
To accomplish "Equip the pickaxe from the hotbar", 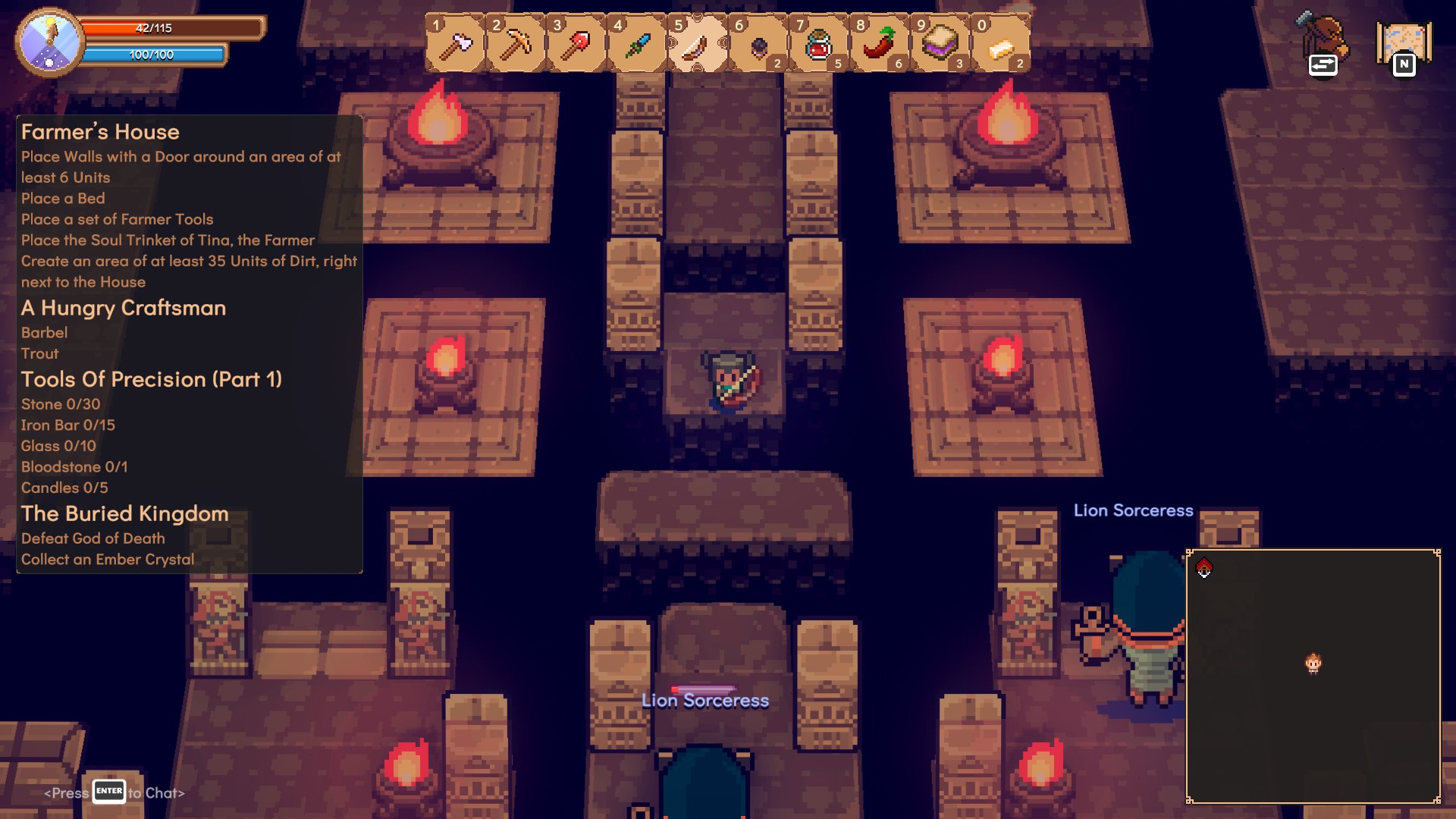I will [x=516, y=45].
